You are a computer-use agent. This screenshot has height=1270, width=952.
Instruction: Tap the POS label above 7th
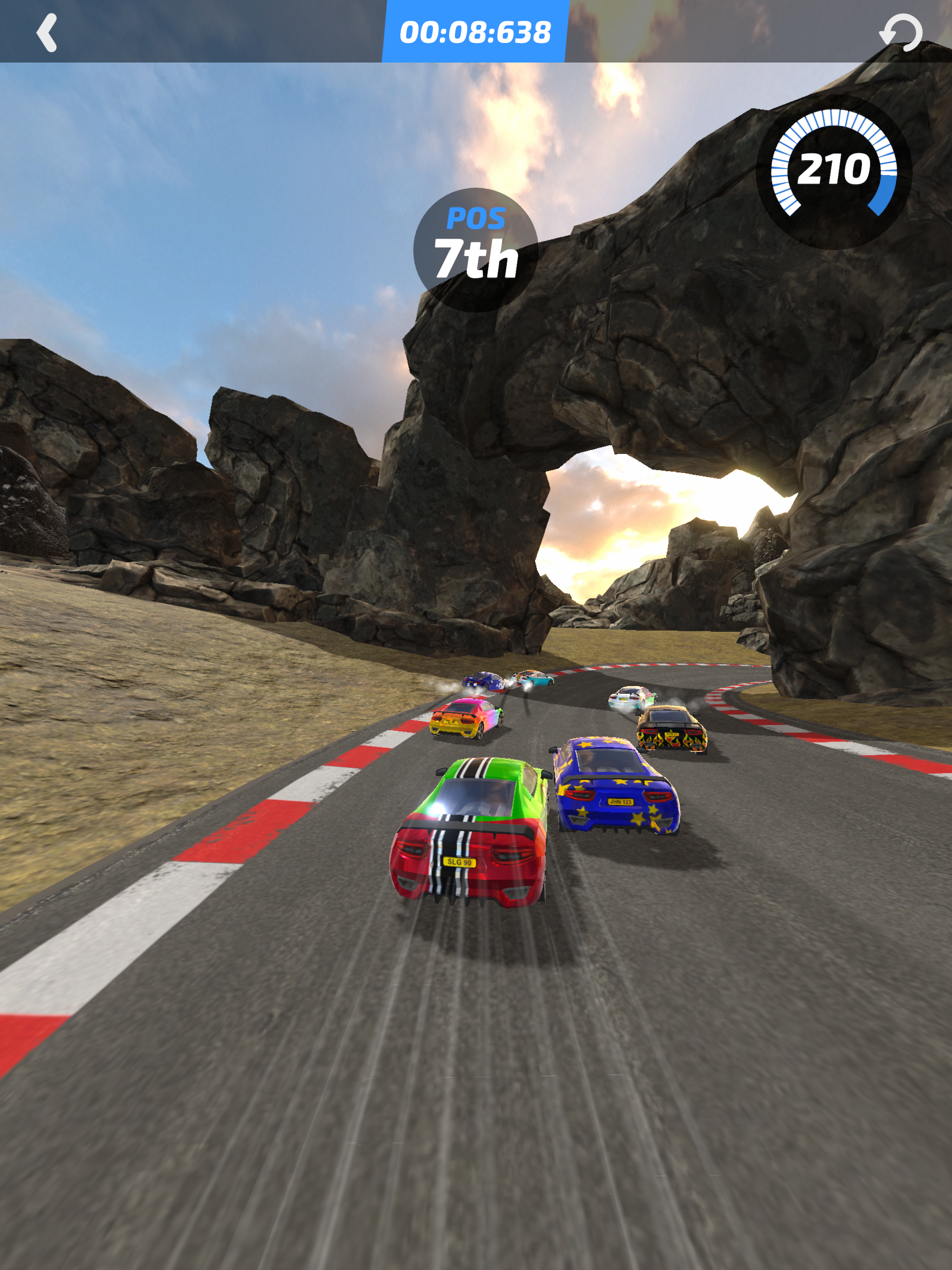(x=476, y=219)
